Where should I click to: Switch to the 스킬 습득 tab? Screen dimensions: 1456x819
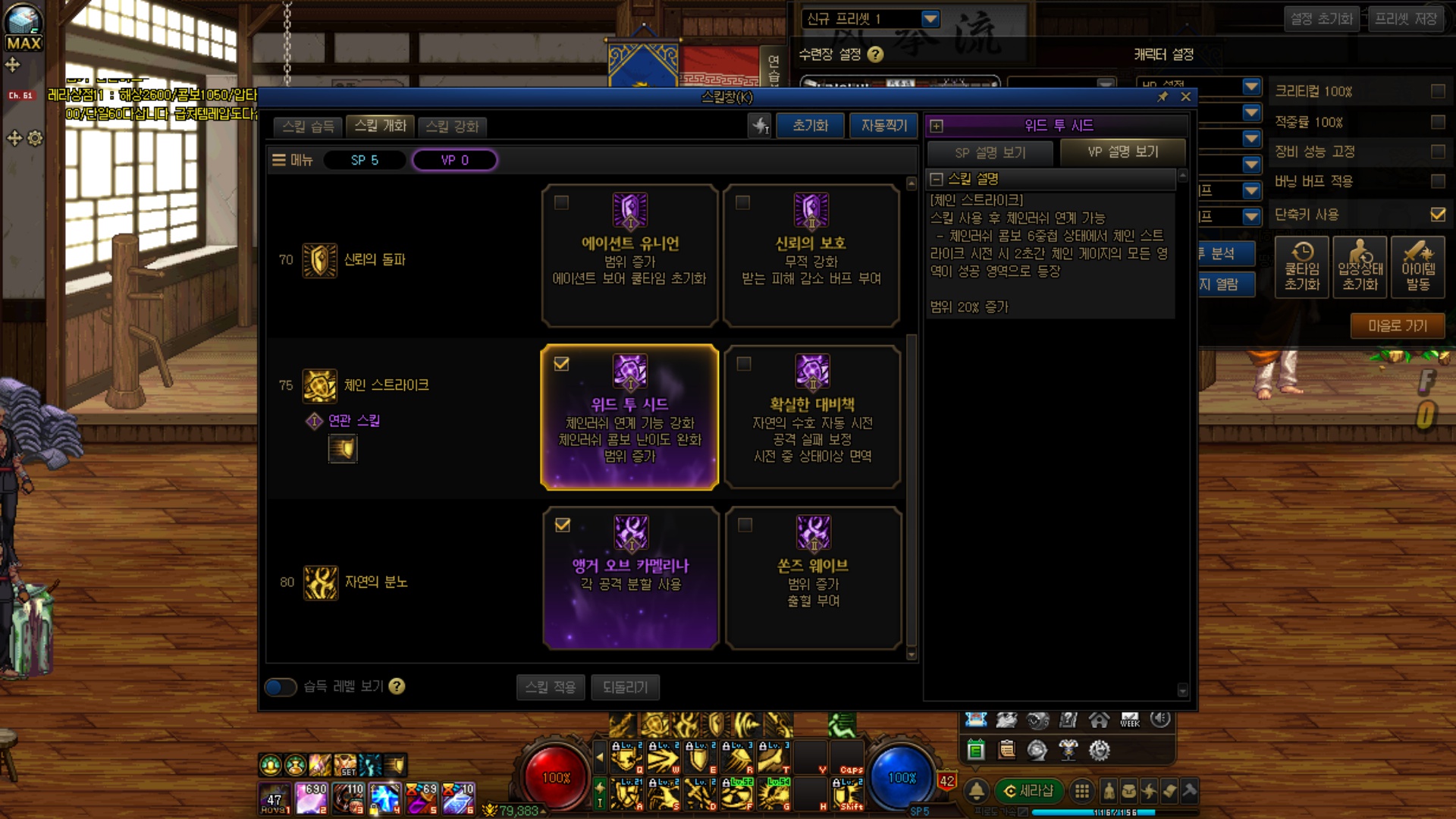tap(308, 127)
